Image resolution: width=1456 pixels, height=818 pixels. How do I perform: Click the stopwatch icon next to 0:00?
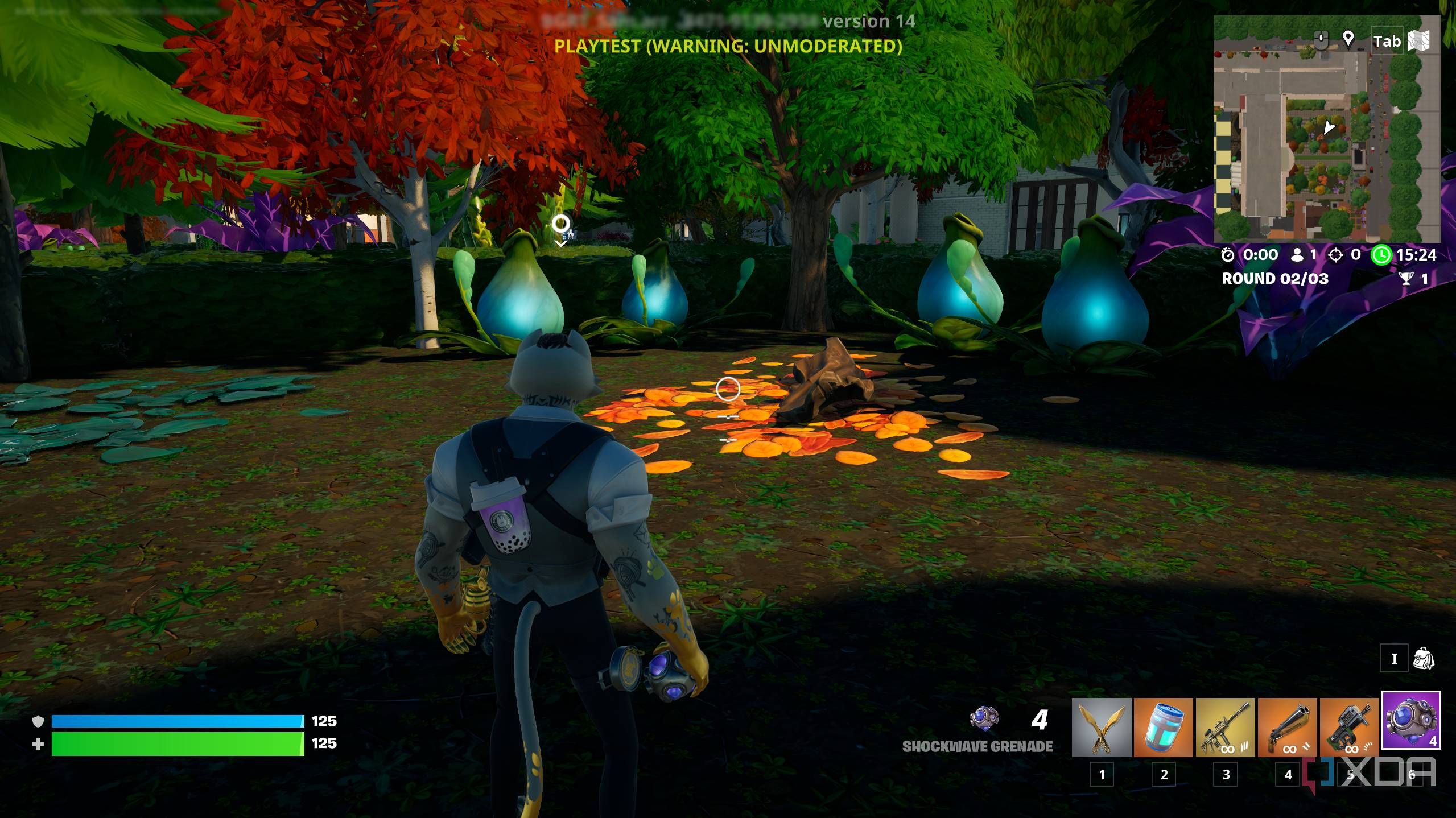[x=1228, y=256]
